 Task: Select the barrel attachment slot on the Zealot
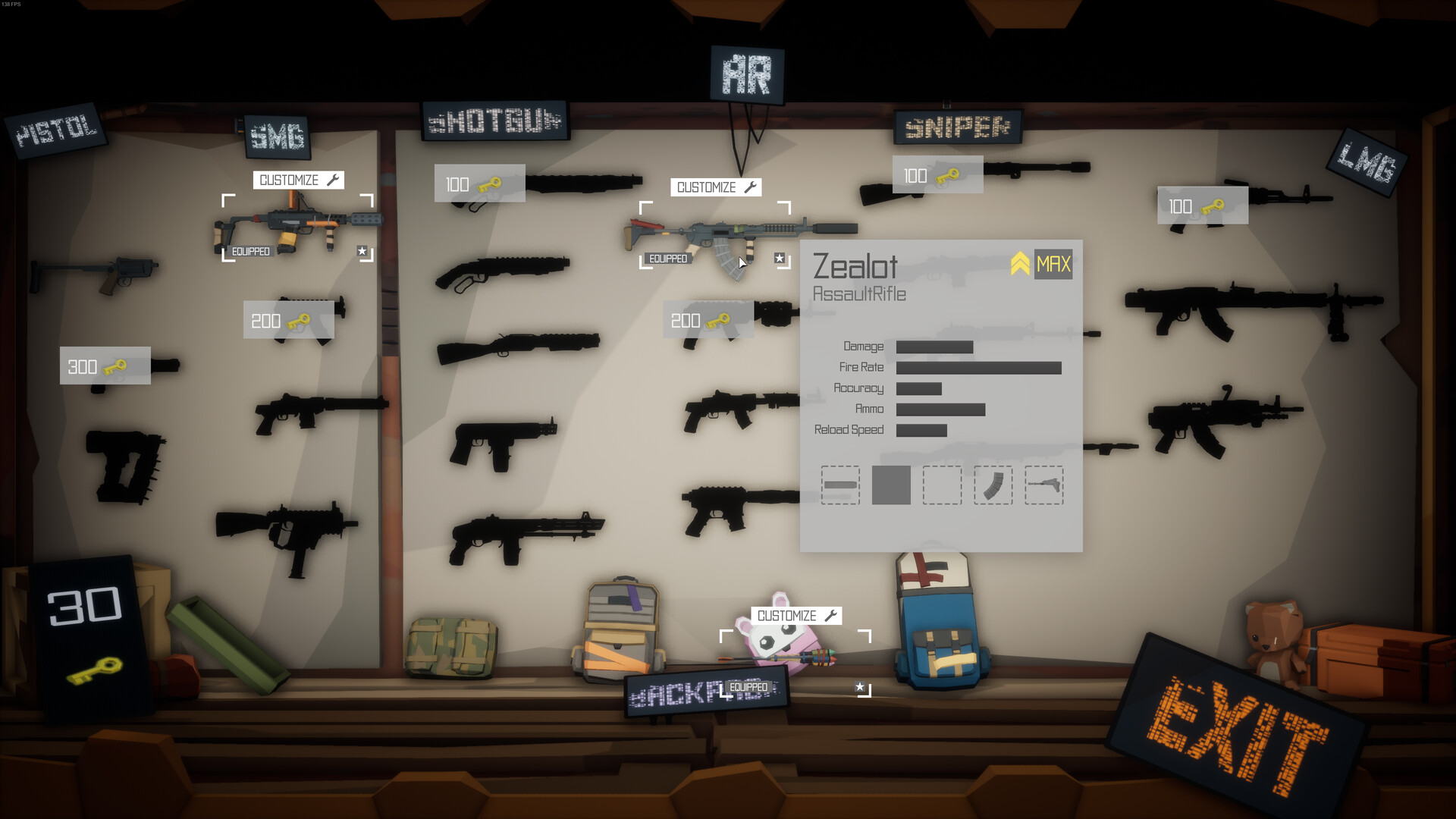pyautogui.click(x=841, y=486)
